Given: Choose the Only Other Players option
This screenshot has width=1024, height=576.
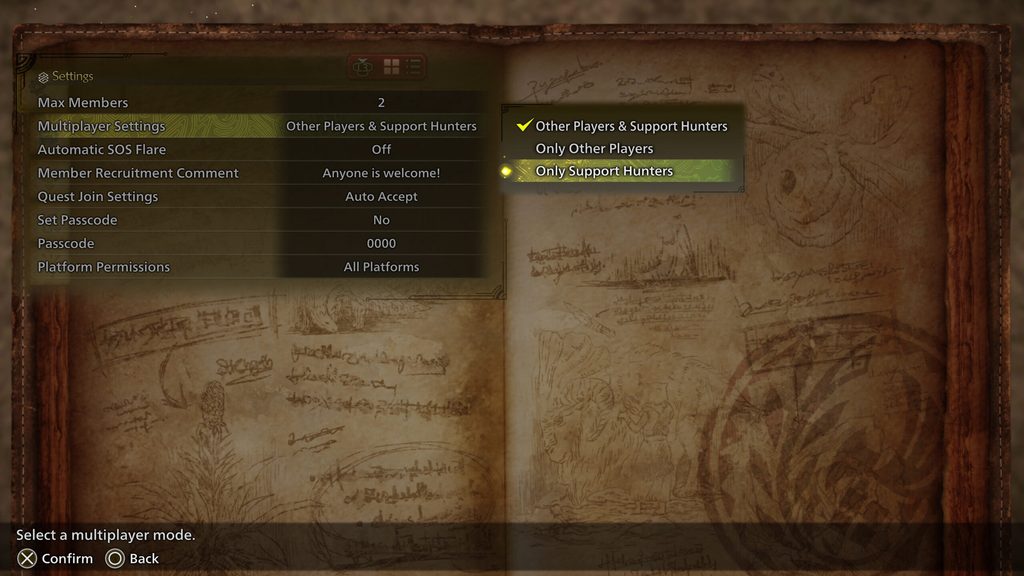Looking at the screenshot, I should point(594,149).
